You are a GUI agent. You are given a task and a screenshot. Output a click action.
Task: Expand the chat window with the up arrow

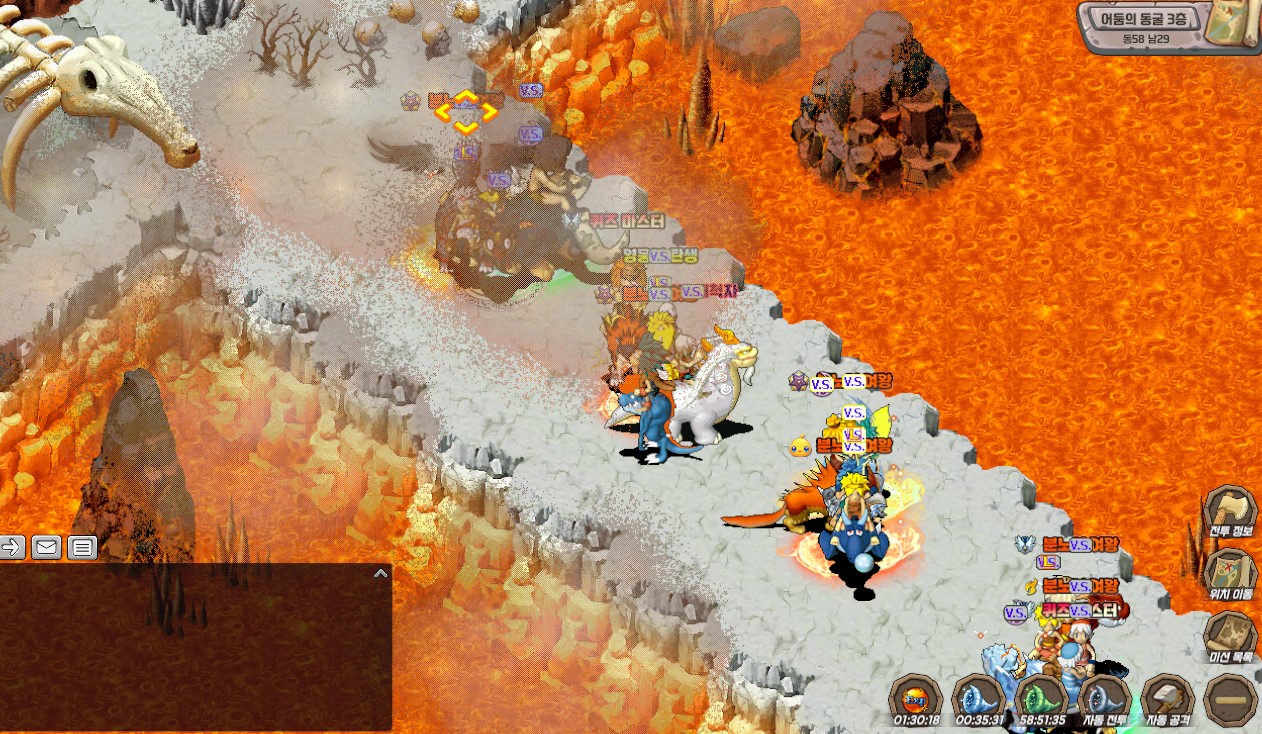click(380, 573)
